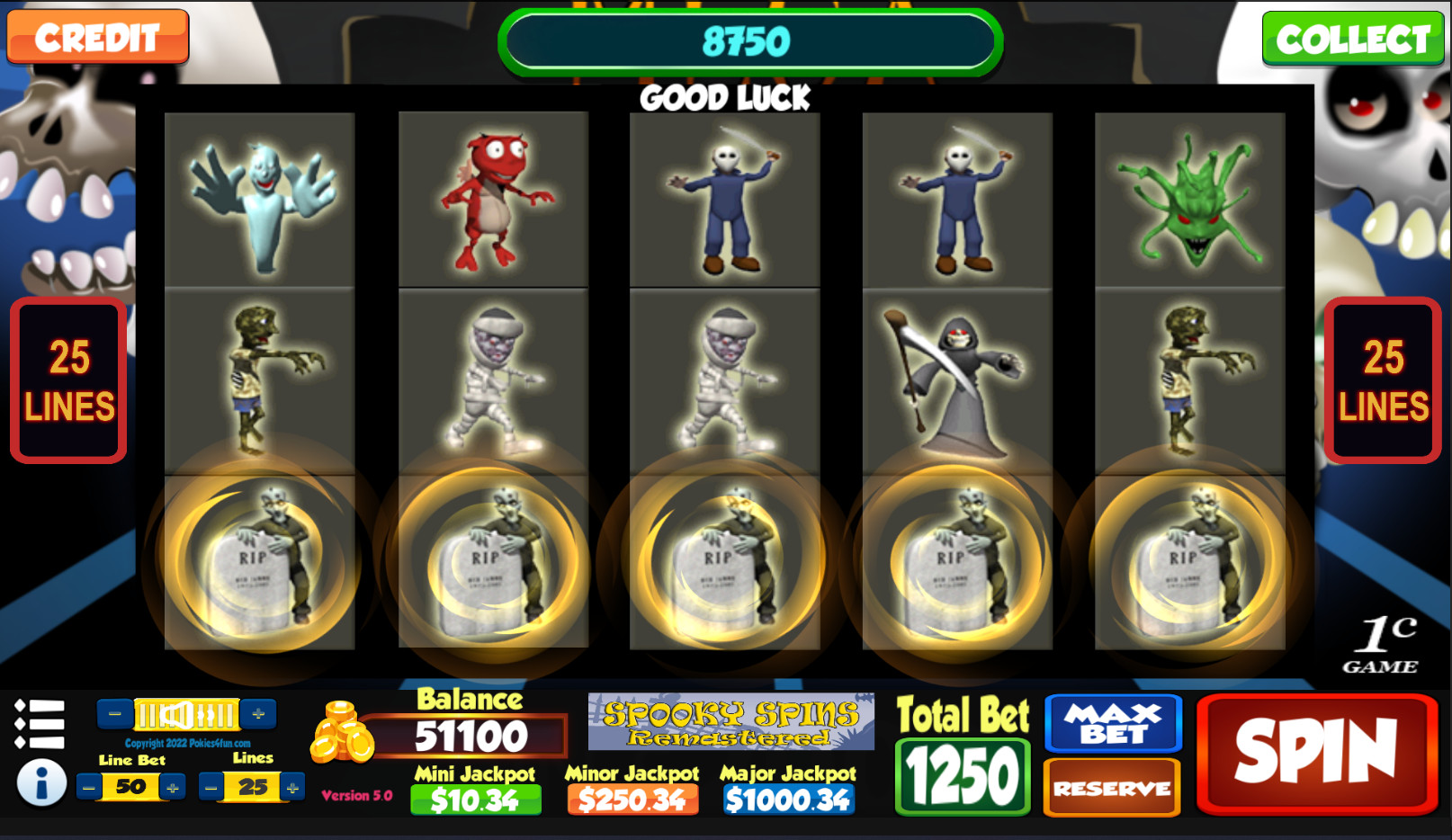Toggle the CREDIT display mode
The width and height of the screenshot is (1452, 840).
coord(97,38)
